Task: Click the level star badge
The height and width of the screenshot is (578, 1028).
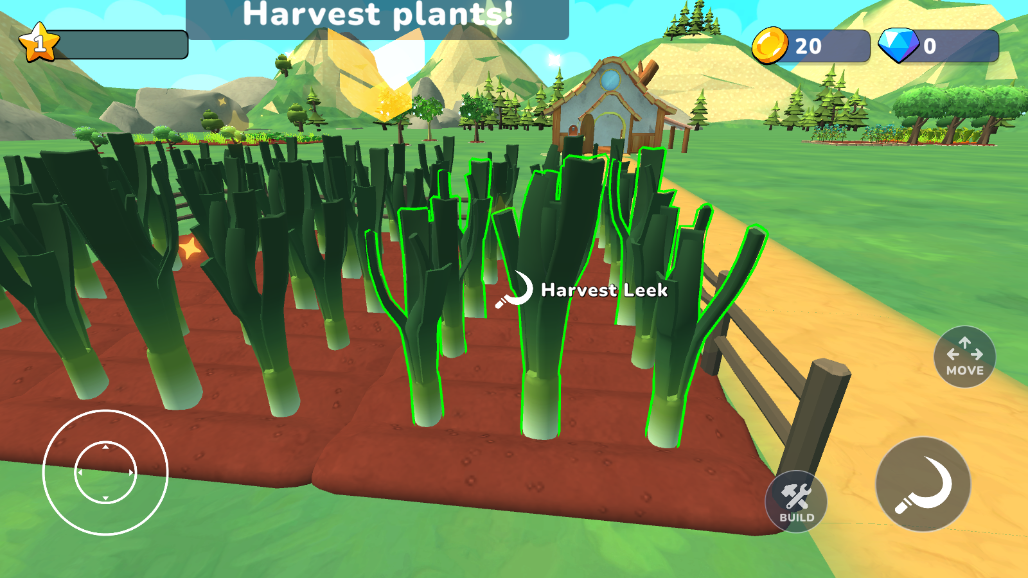Action: (39, 43)
